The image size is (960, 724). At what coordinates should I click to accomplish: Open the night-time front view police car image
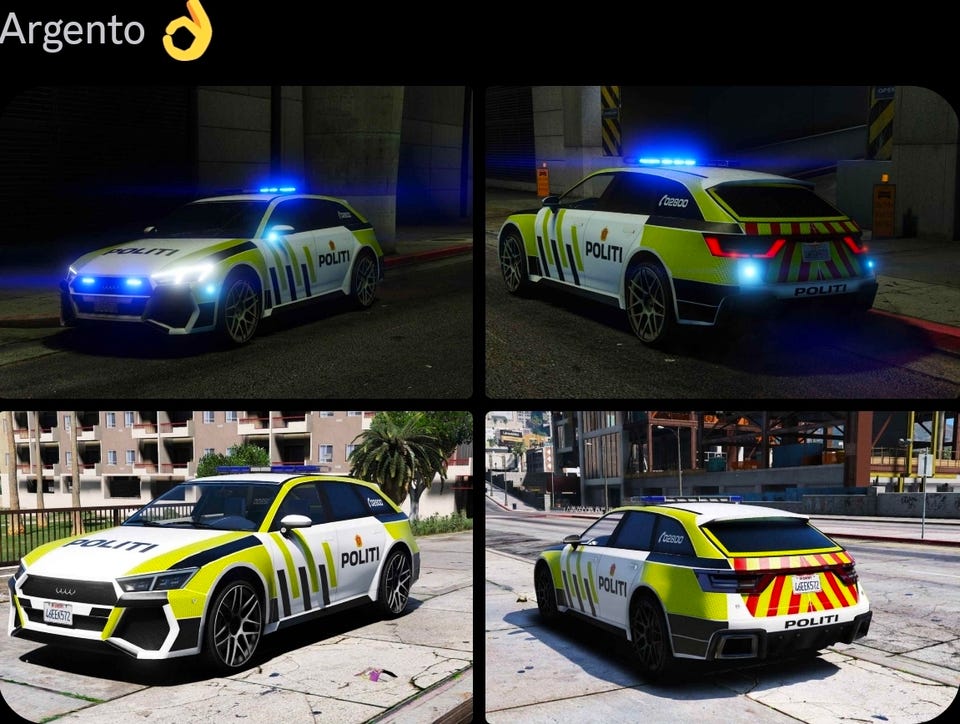pyautogui.click(x=236, y=242)
